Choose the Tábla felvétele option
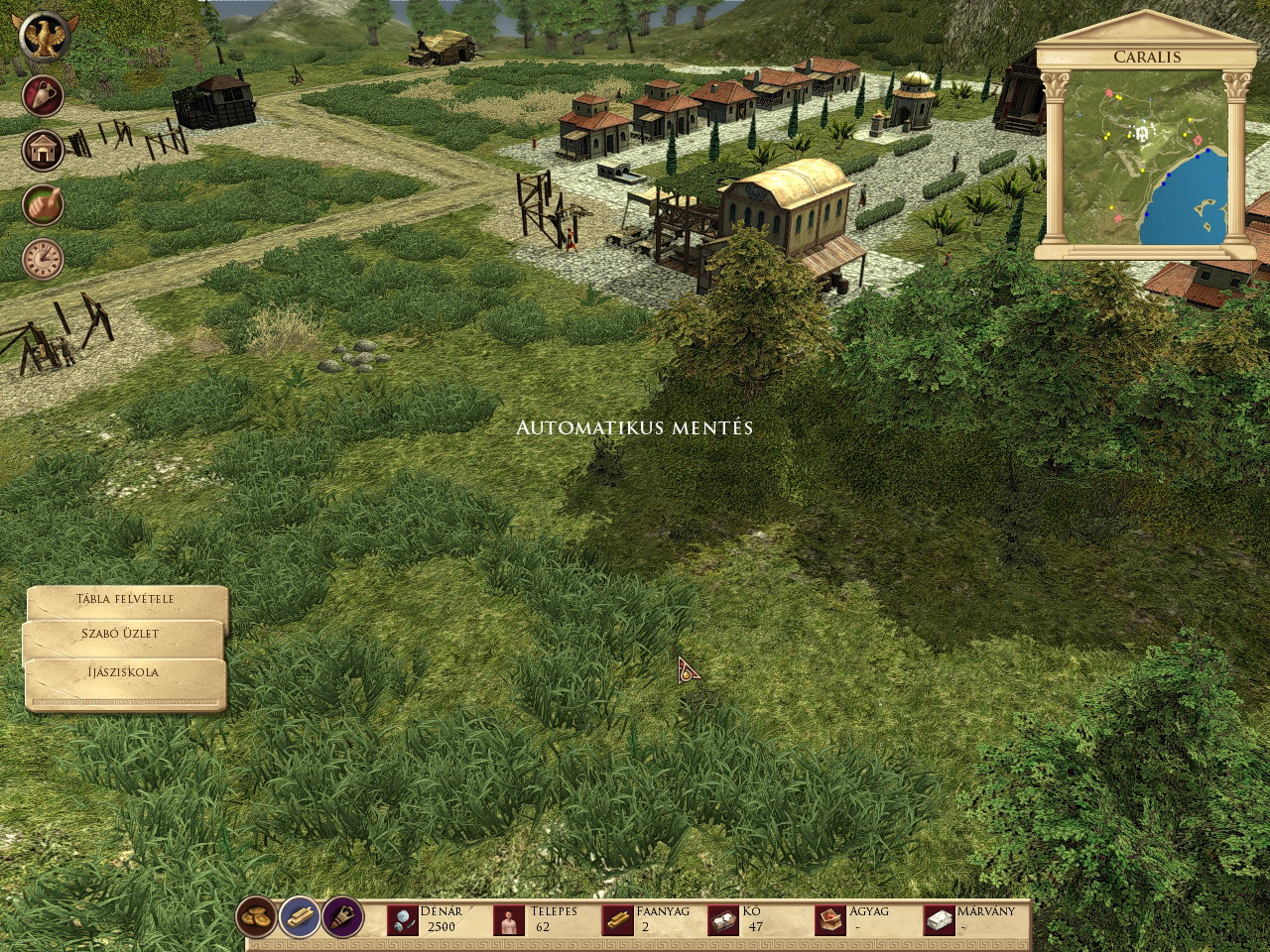 pyautogui.click(x=126, y=599)
